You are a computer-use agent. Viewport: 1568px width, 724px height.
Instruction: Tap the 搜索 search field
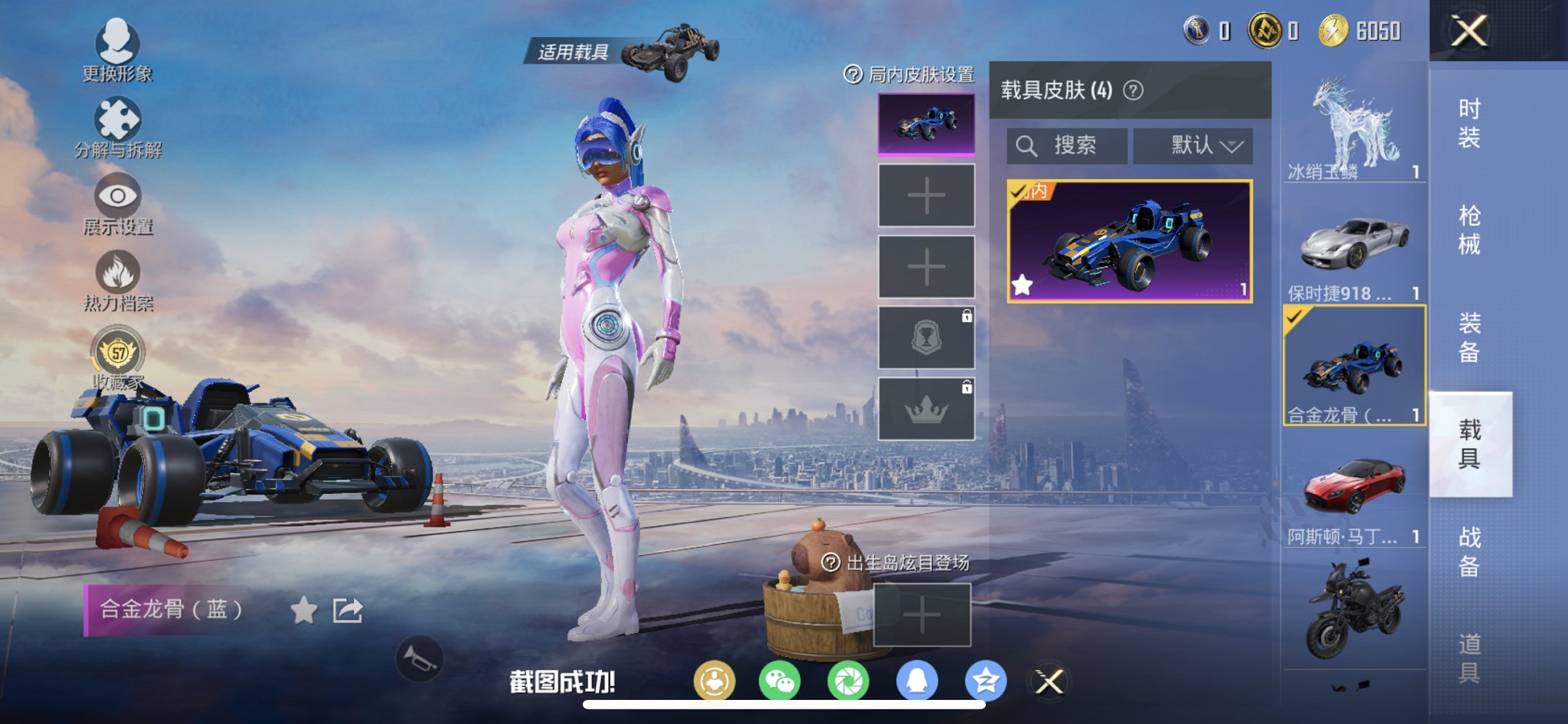click(1067, 146)
